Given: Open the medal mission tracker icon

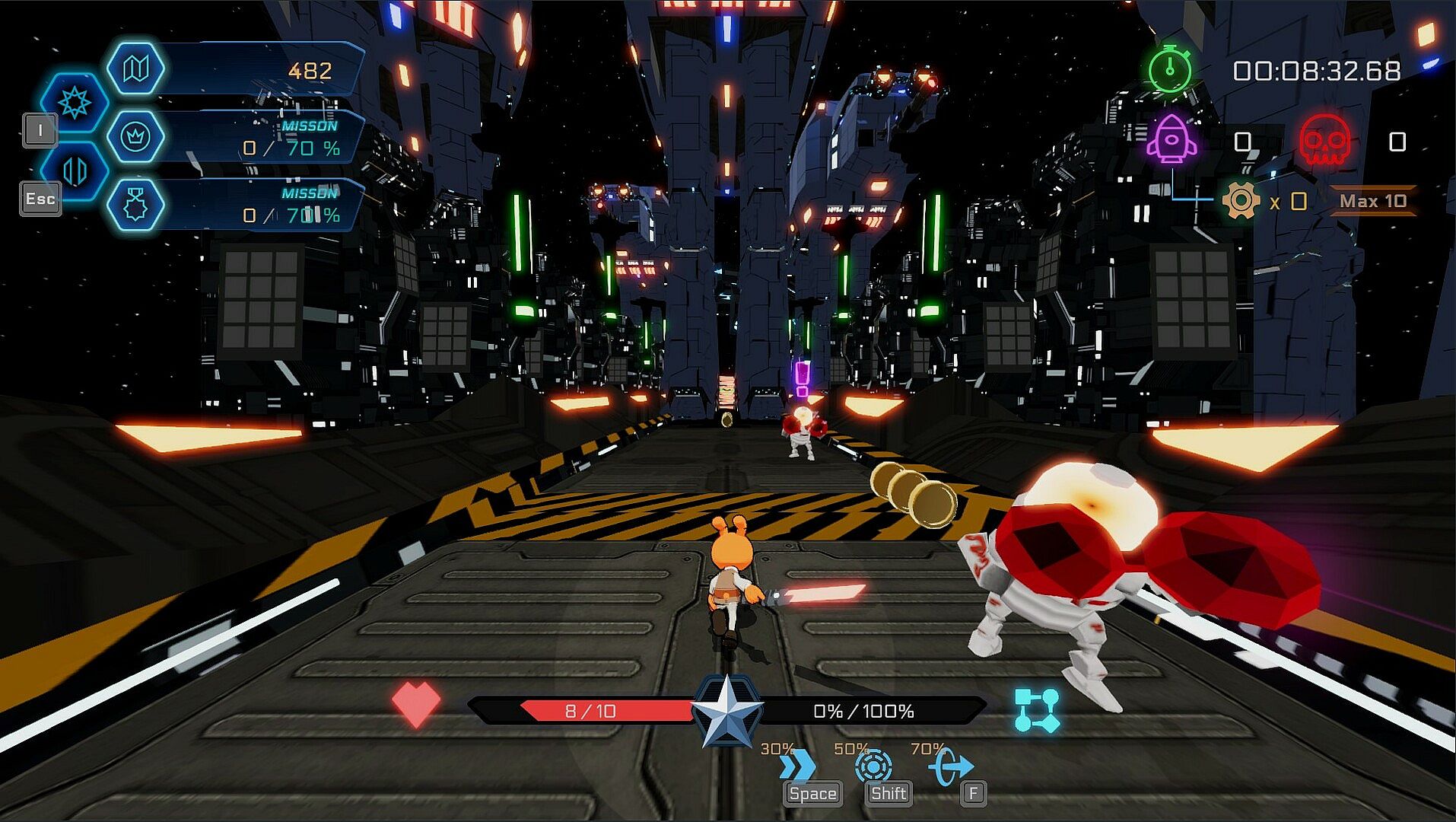Looking at the screenshot, I should click(x=135, y=205).
